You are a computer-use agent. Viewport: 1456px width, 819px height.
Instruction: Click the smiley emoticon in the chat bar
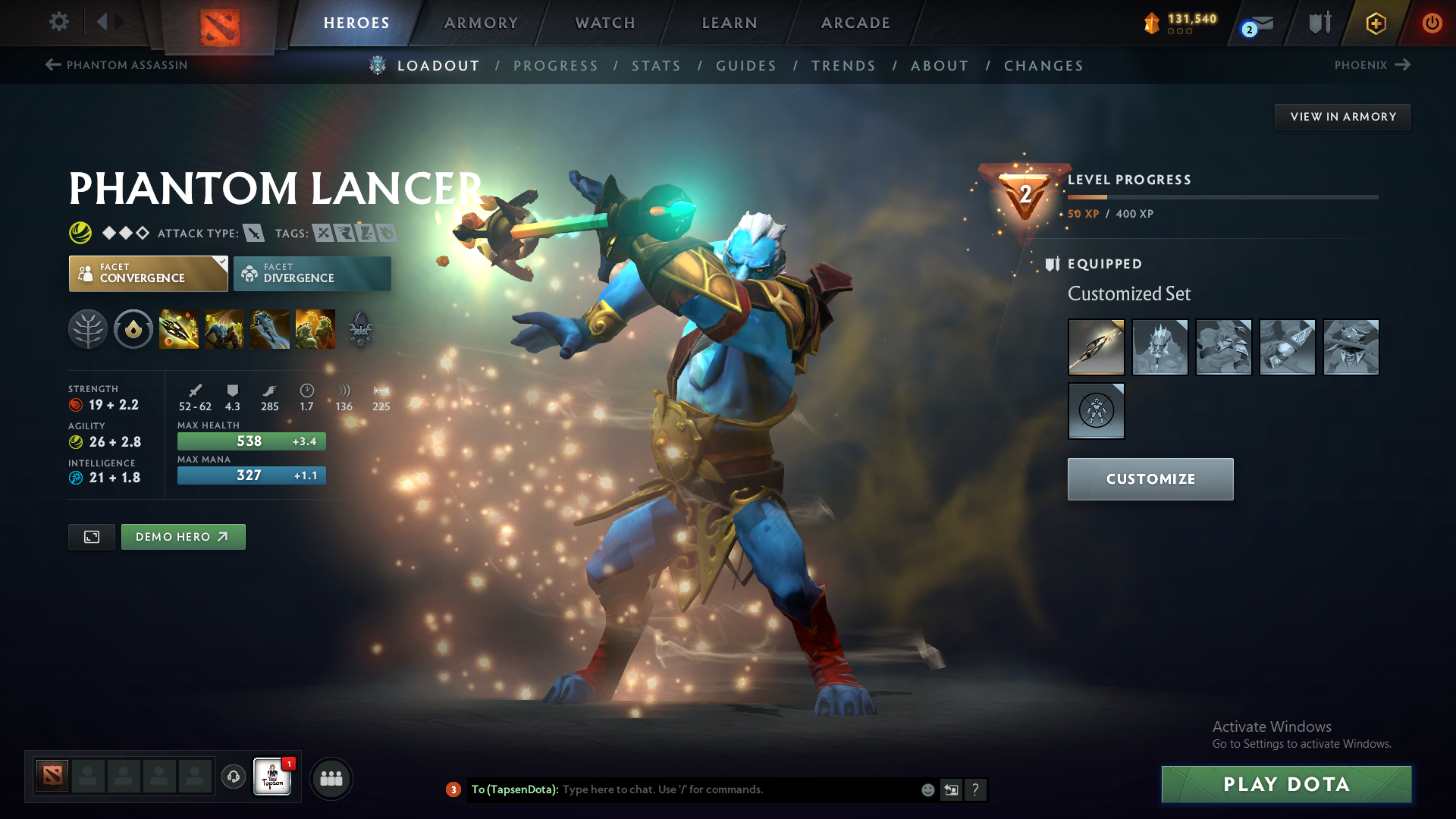point(927,789)
